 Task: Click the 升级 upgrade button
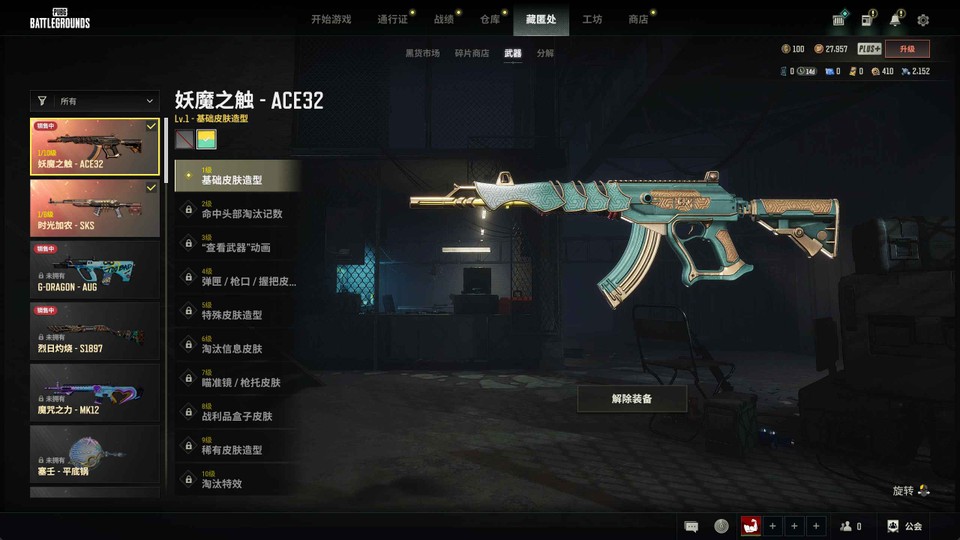pos(907,49)
